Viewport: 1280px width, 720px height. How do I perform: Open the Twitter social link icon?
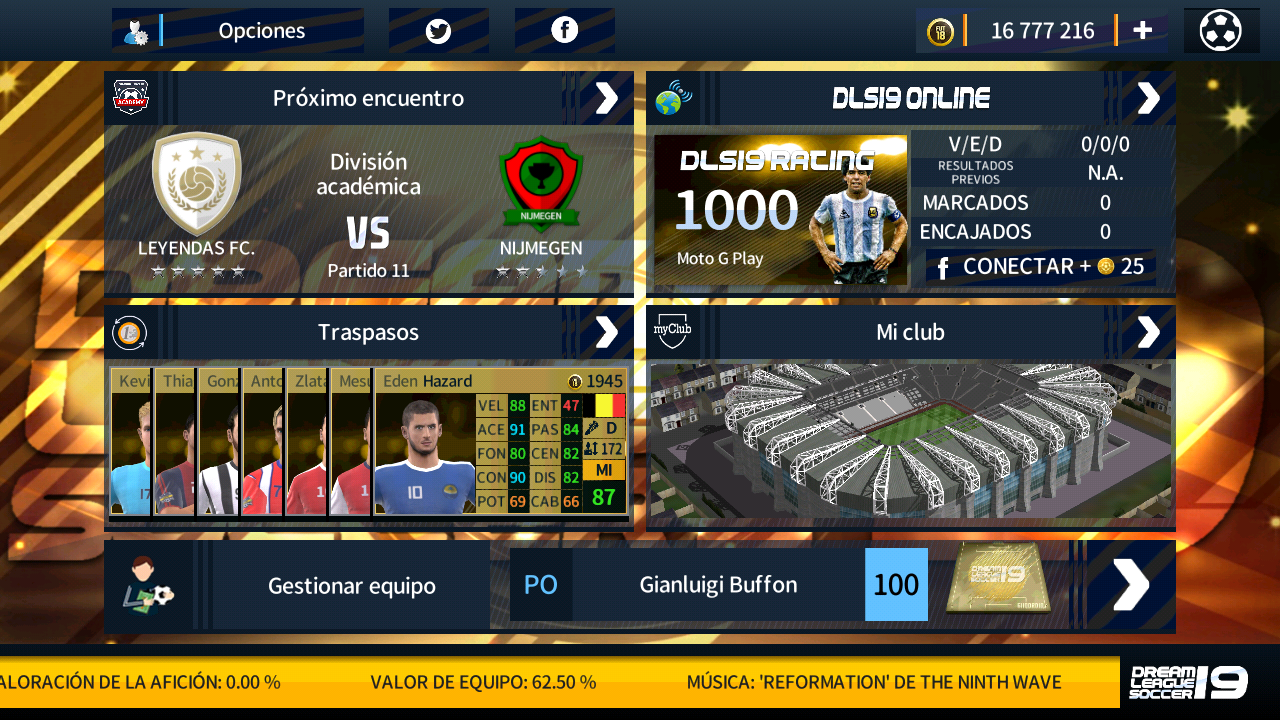point(437,29)
